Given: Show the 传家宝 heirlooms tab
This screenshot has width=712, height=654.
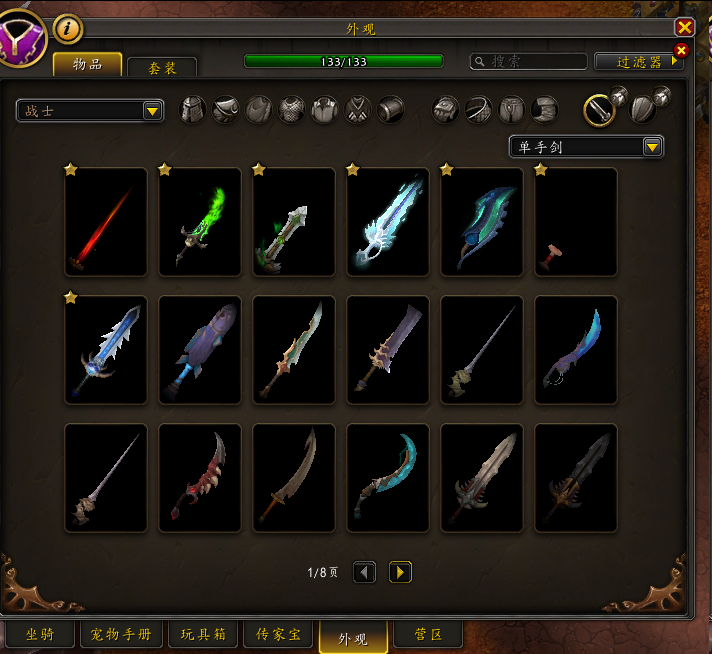Looking at the screenshot, I should (x=279, y=634).
